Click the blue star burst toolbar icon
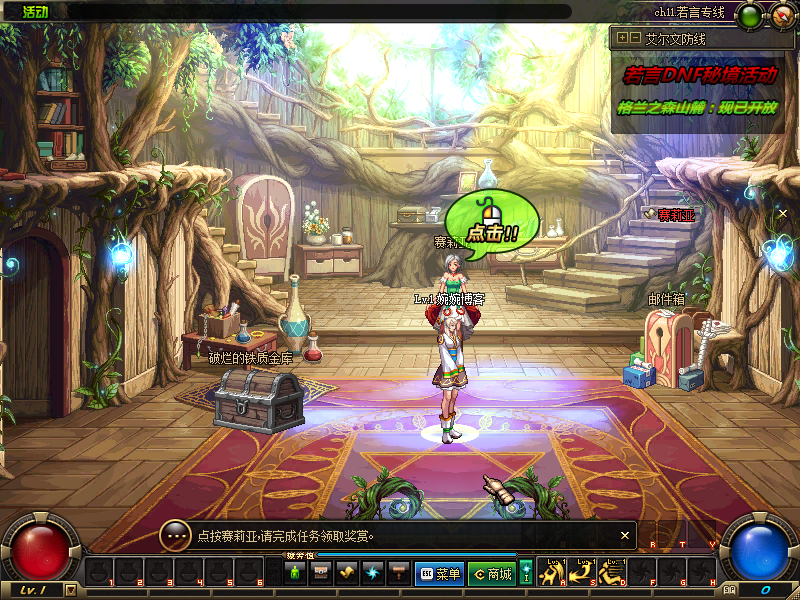 [x=373, y=573]
